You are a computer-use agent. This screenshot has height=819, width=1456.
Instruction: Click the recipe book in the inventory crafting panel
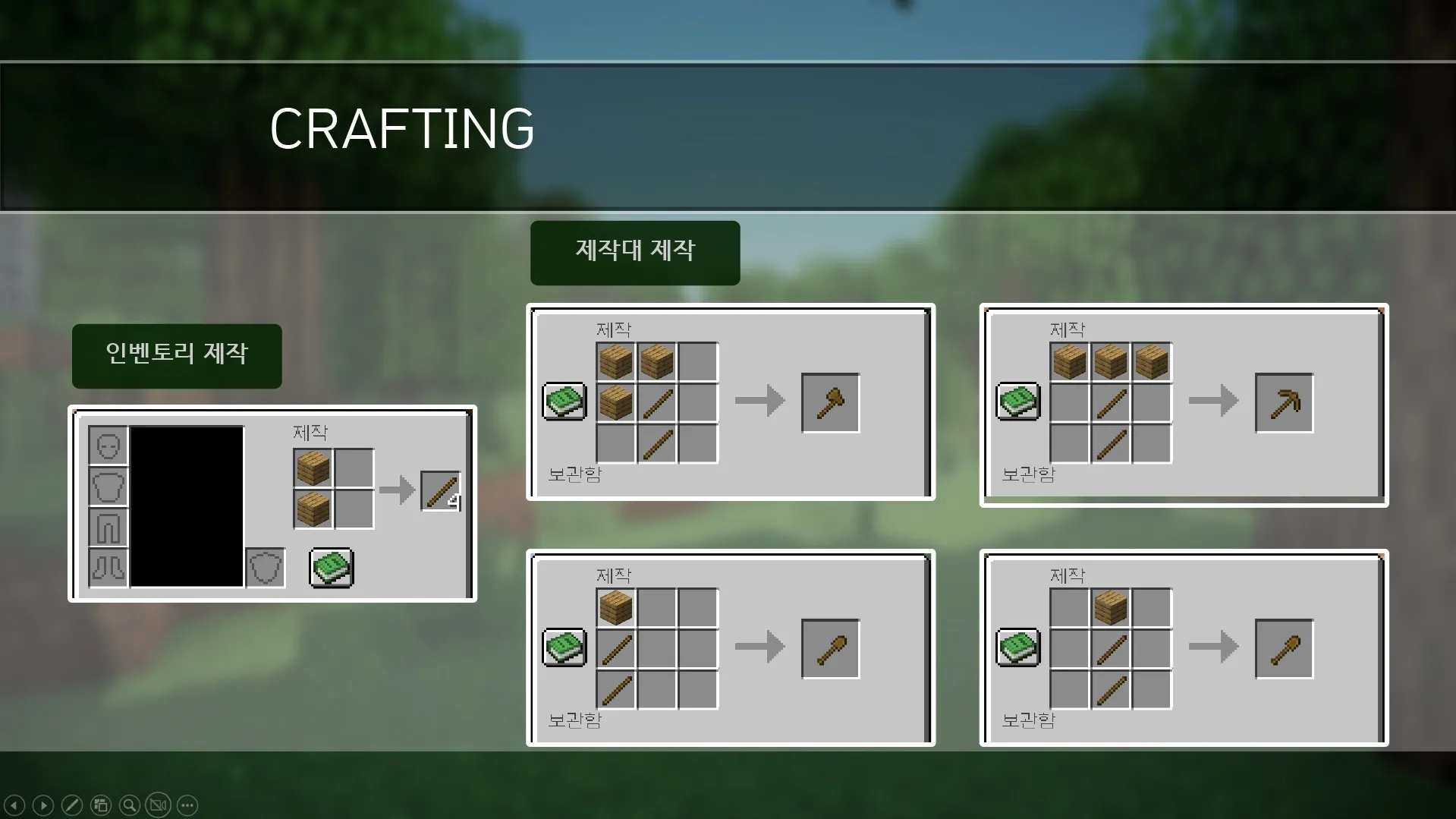tap(331, 568)
